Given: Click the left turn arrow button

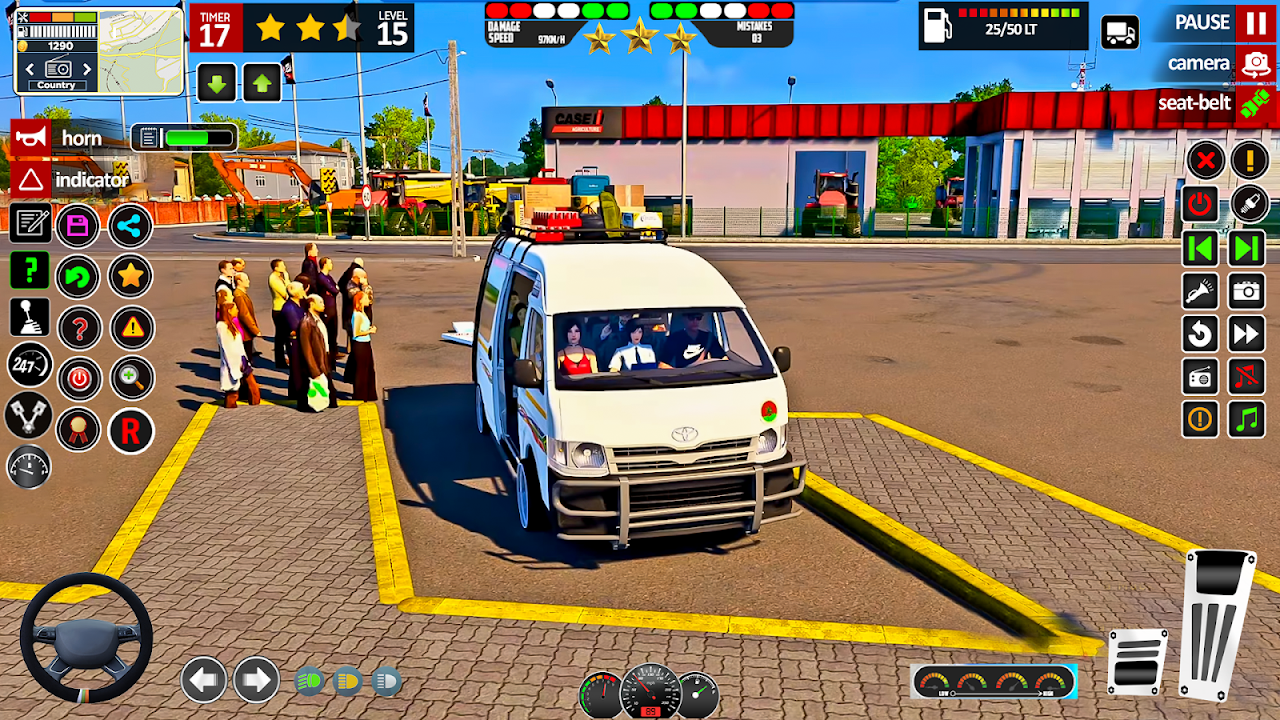Looking at the screenshot, I should pyautogui.click(x=203, y=681).
